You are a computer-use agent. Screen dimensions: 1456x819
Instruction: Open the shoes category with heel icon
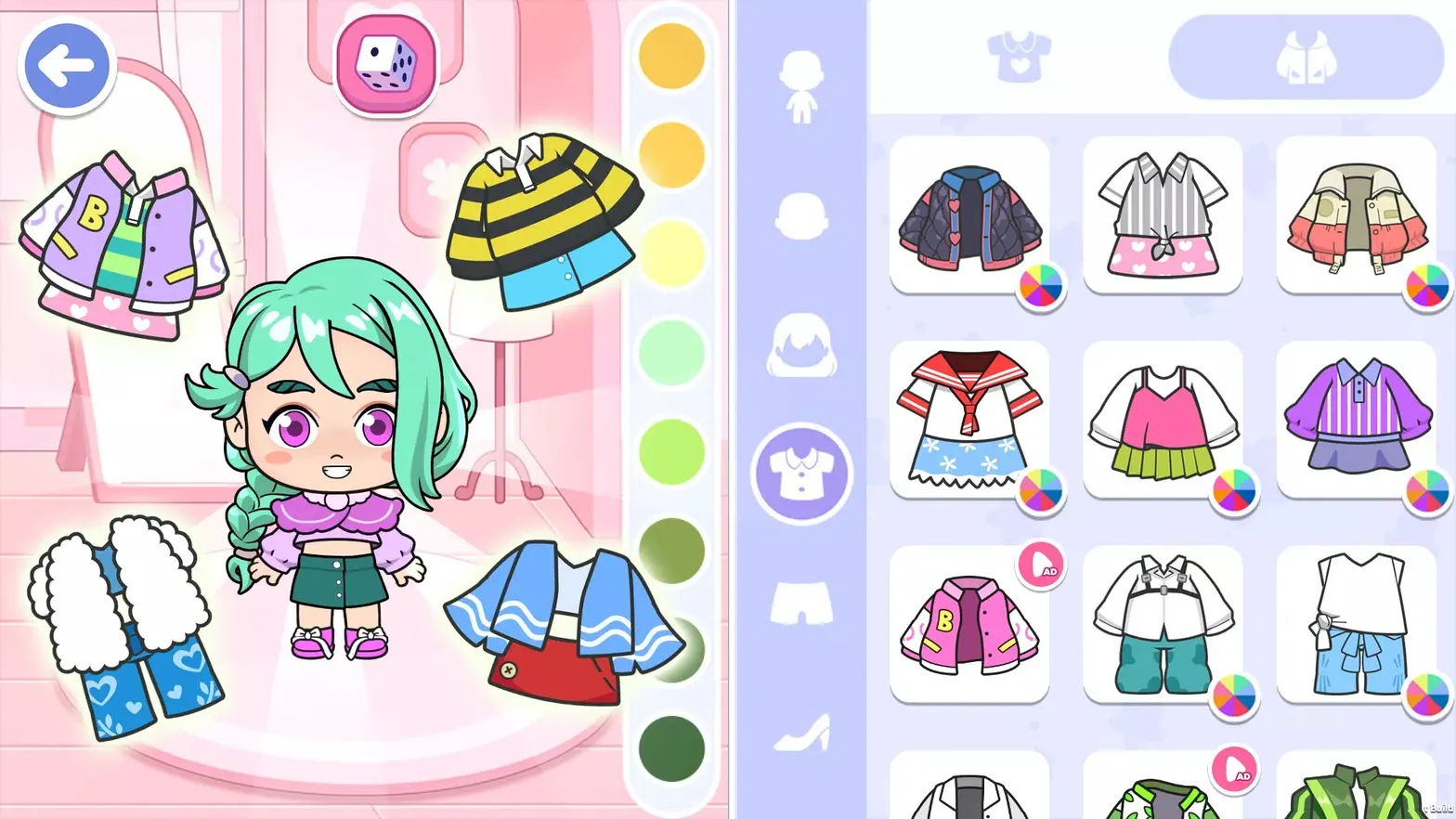[x=800, y=734]
